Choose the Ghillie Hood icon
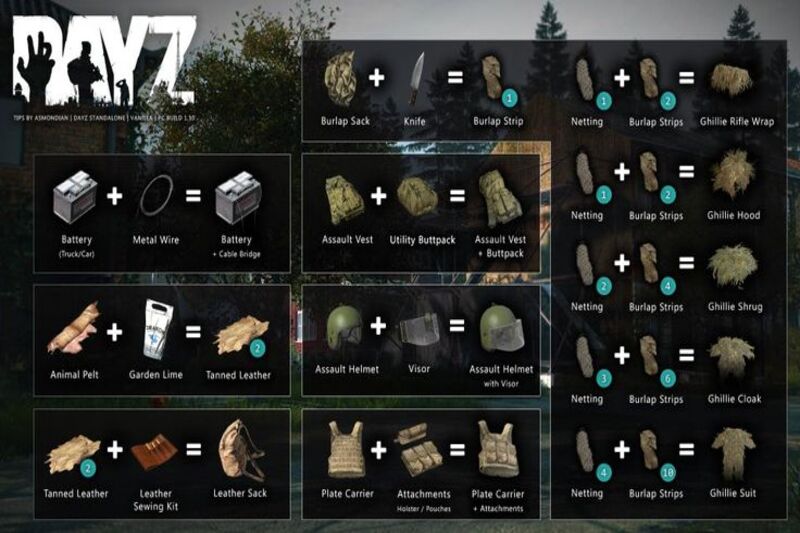Screen dimensions: 800x533 click(735, 174)
